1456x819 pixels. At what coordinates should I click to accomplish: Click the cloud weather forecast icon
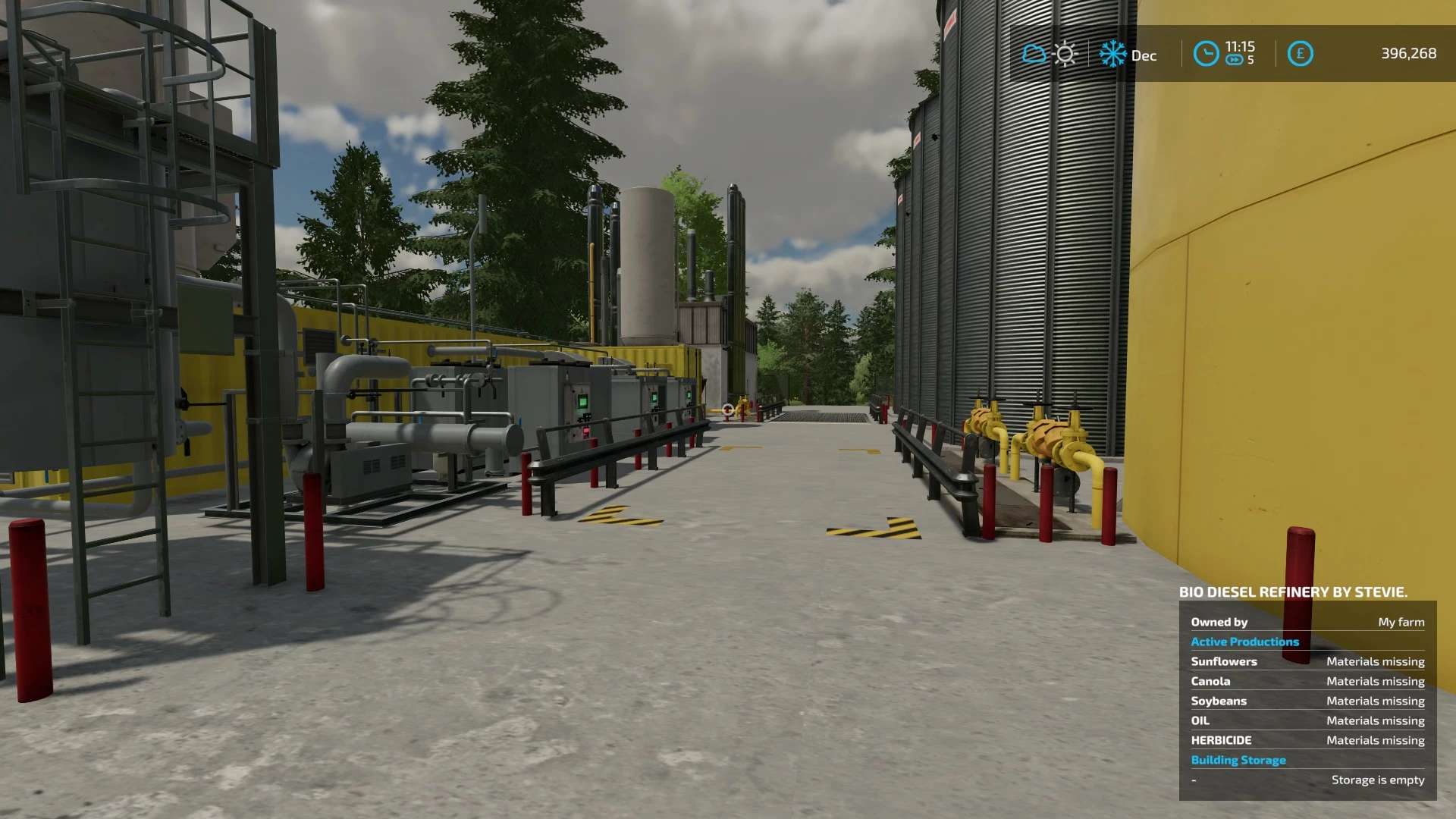pos(1034,54)
